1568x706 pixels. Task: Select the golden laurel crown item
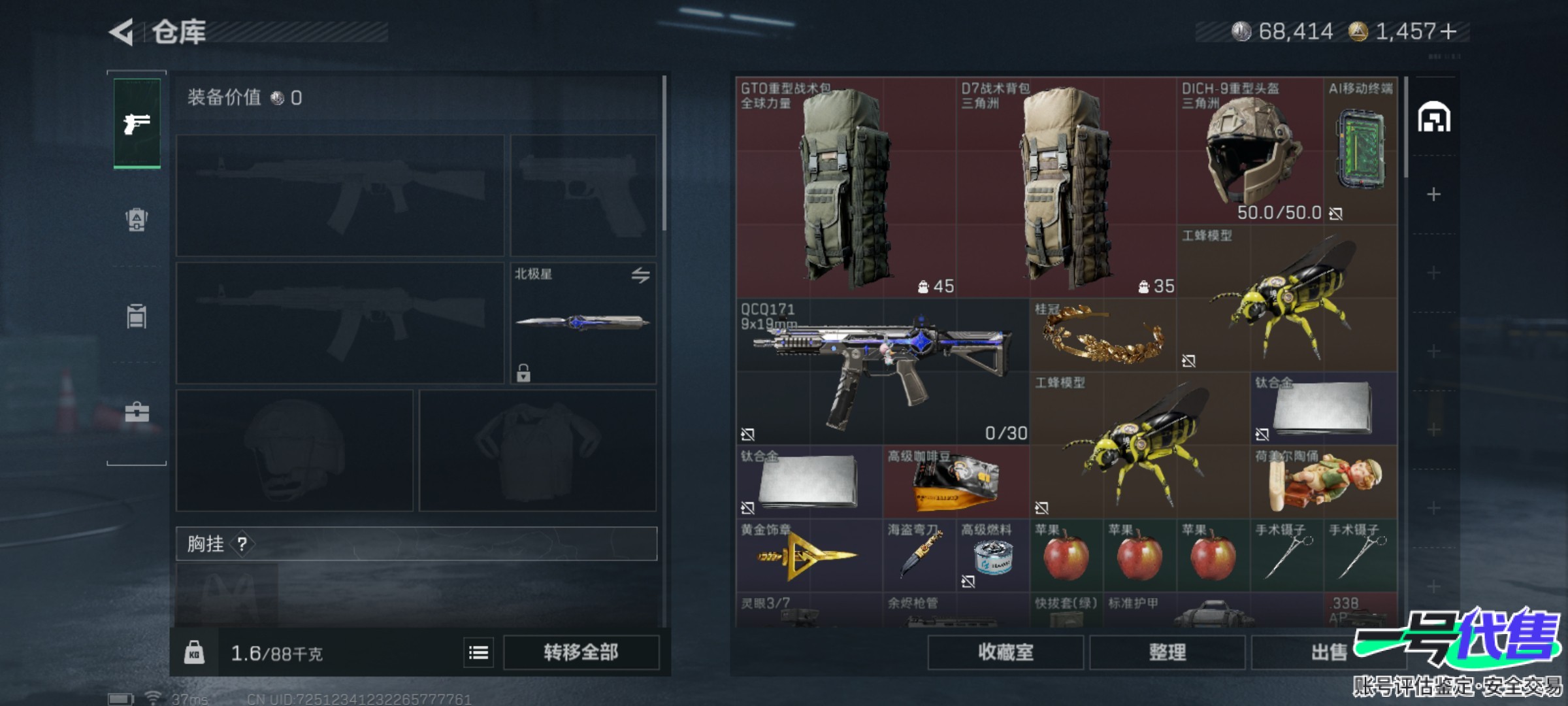point(1103,336)
